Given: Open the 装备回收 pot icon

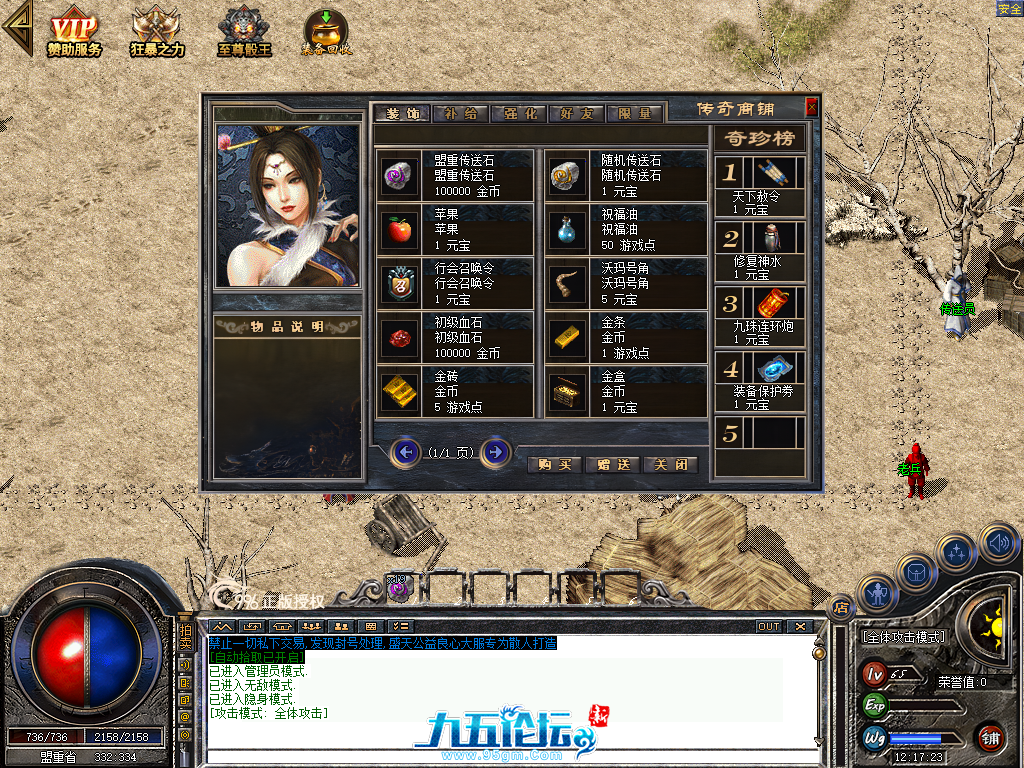Looking at the screenshot, I should pyautogui.click(x=326, y=32).
